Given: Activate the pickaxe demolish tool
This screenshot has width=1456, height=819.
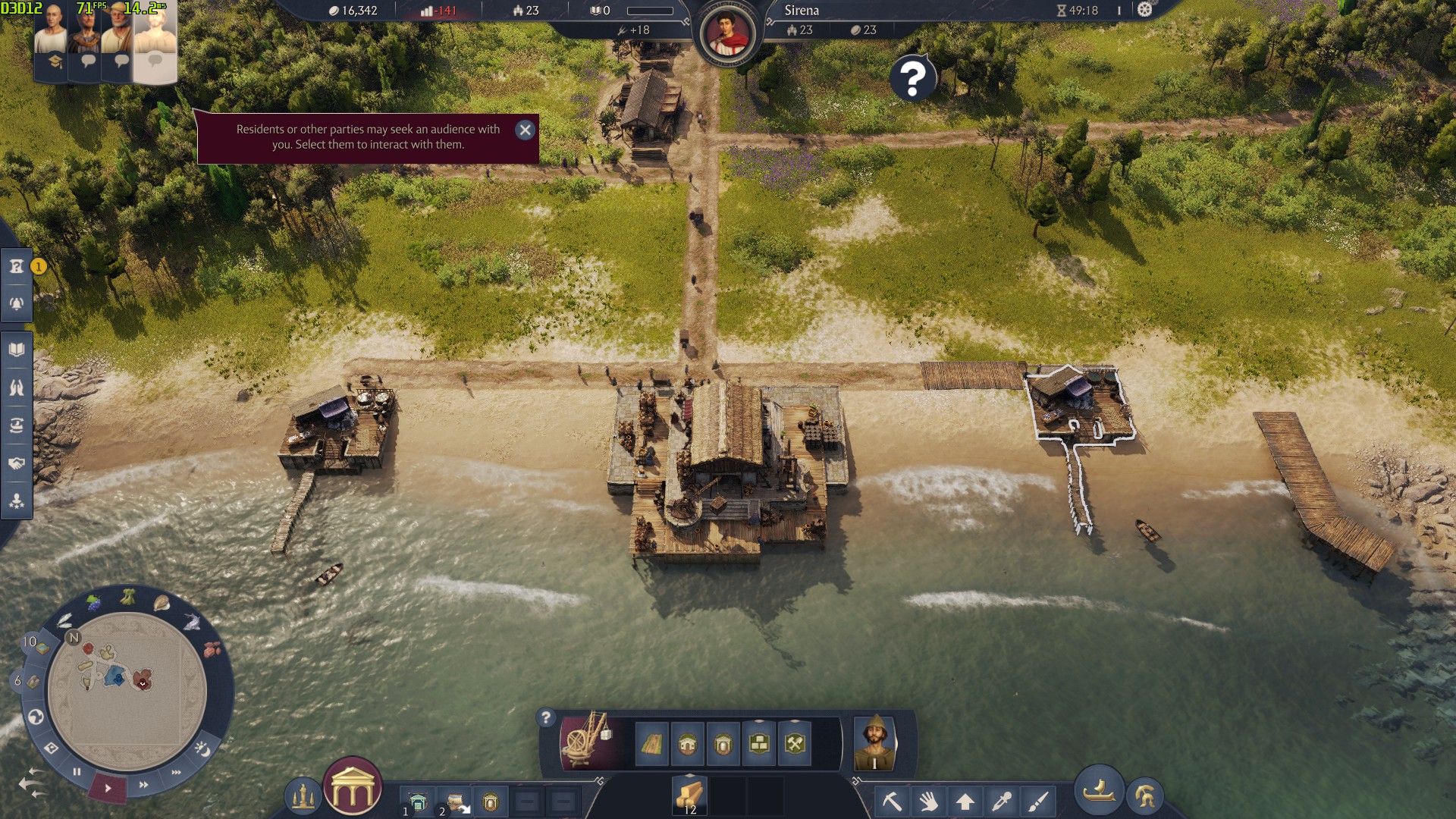Looking at the screenshot, I should [892, 801].
